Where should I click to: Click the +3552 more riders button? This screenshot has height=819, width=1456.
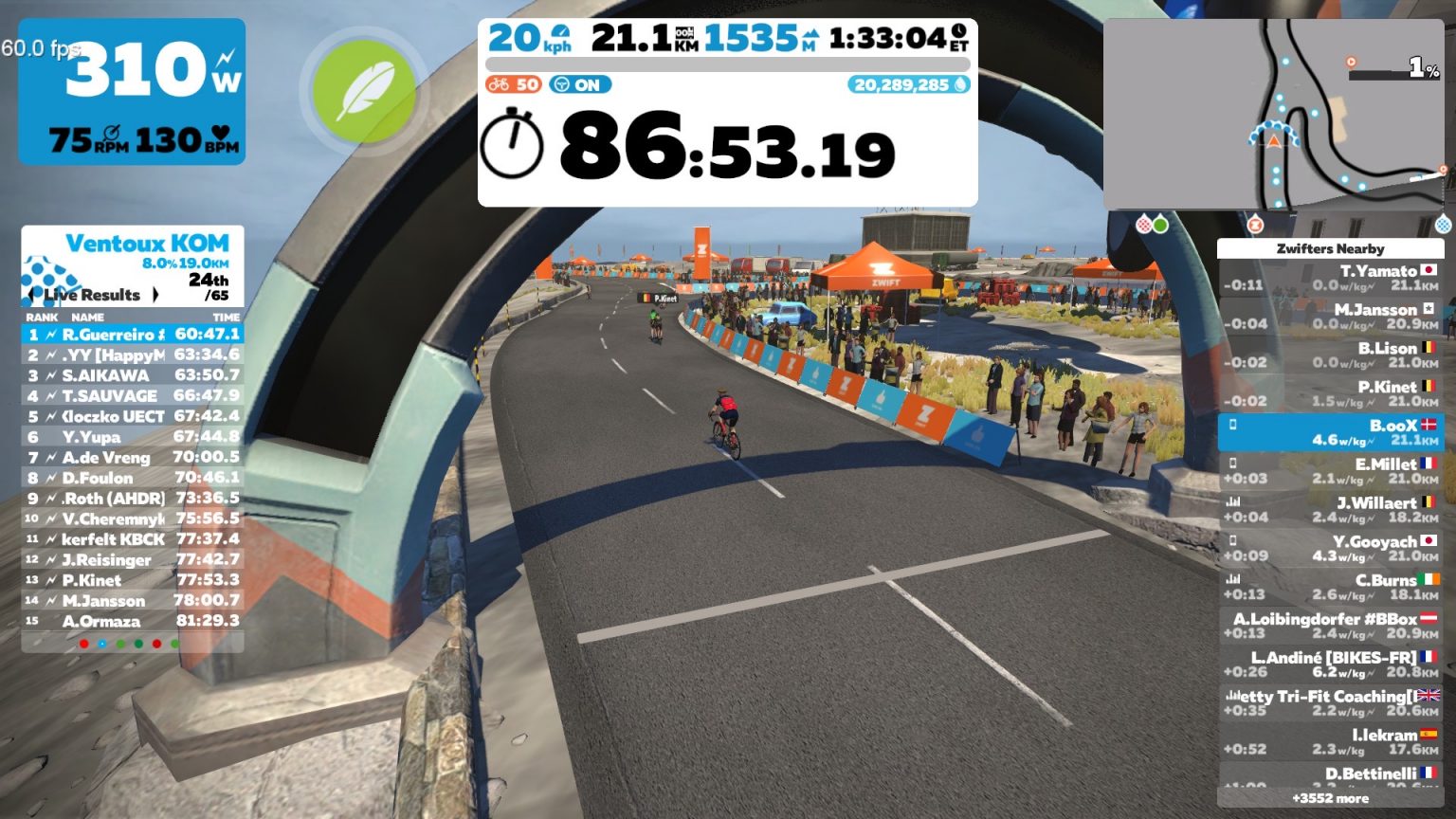(1331, 800)
